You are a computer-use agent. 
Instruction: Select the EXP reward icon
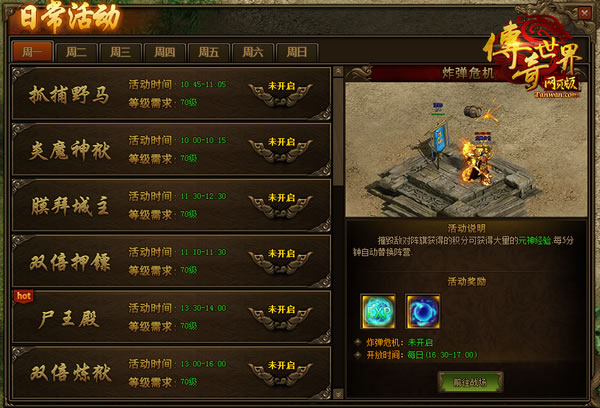click(x=378, y=310)
